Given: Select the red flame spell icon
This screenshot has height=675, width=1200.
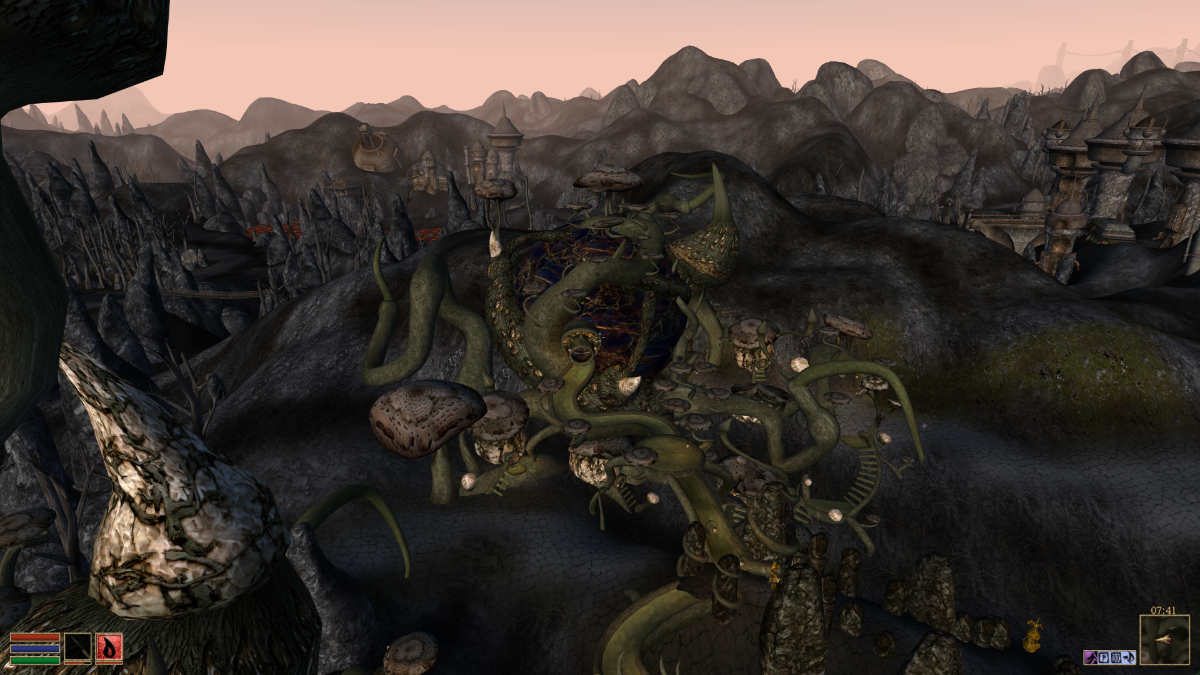Looking at the screenshot, I should [x=109, y=648].
